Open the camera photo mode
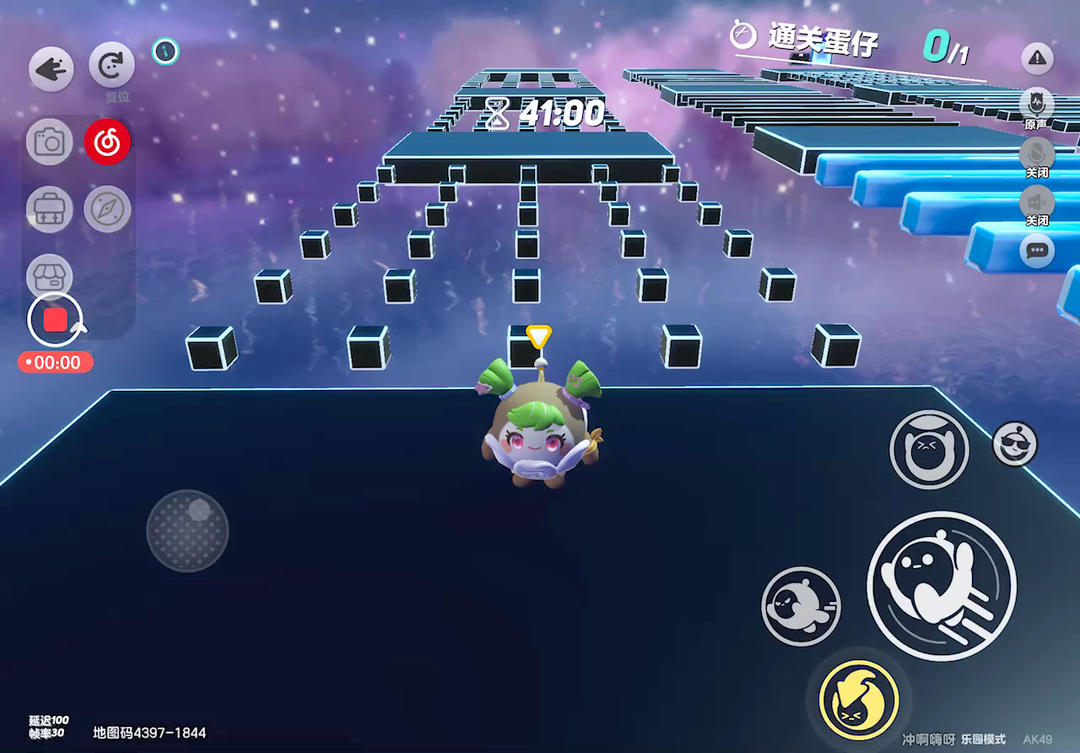The height and width of the screenshot is (753, 1080). (x=49, y=143)
